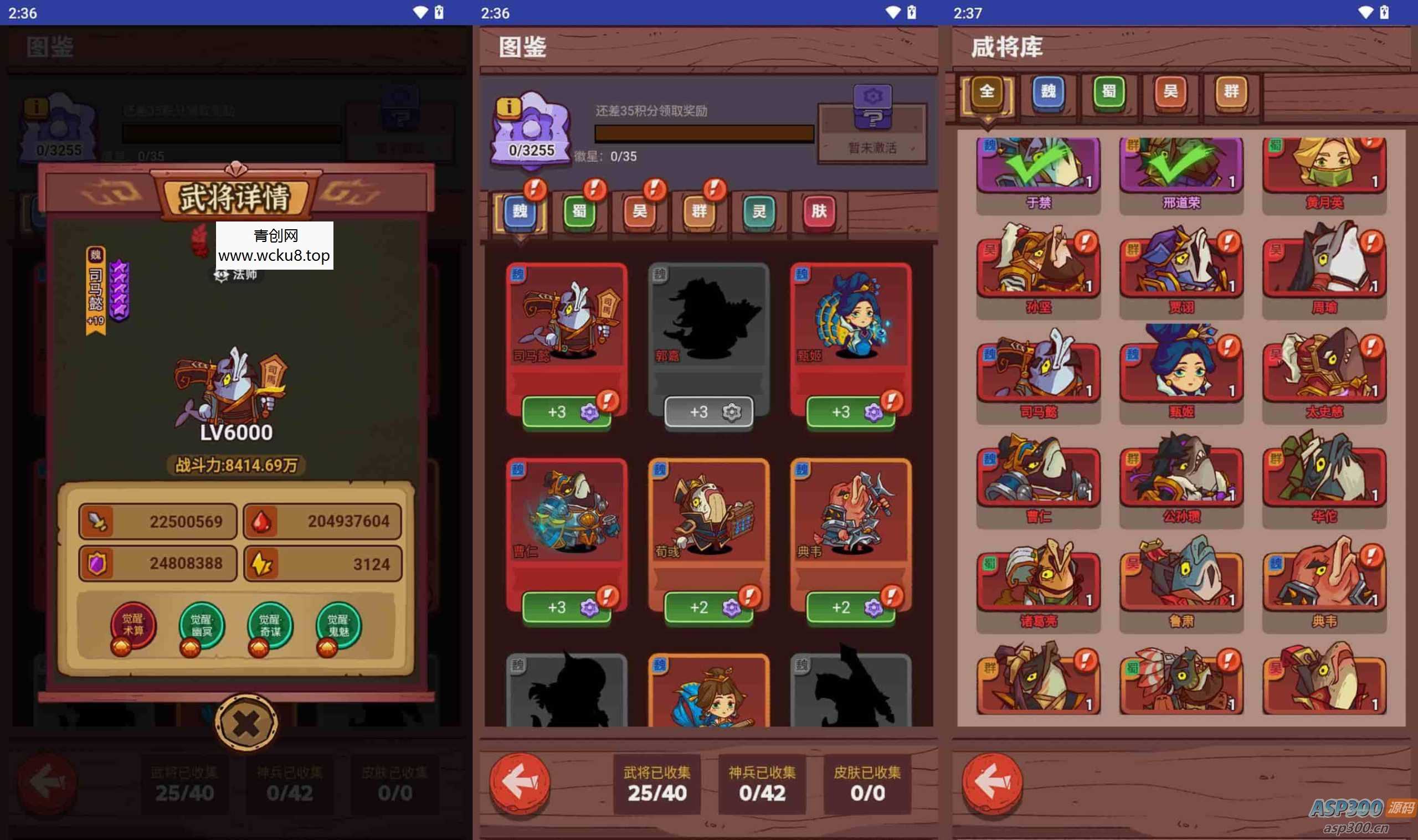View the 觉醒鬼魅 awakening skill icon
1418x840 pixels.
[x=338, y=626]
